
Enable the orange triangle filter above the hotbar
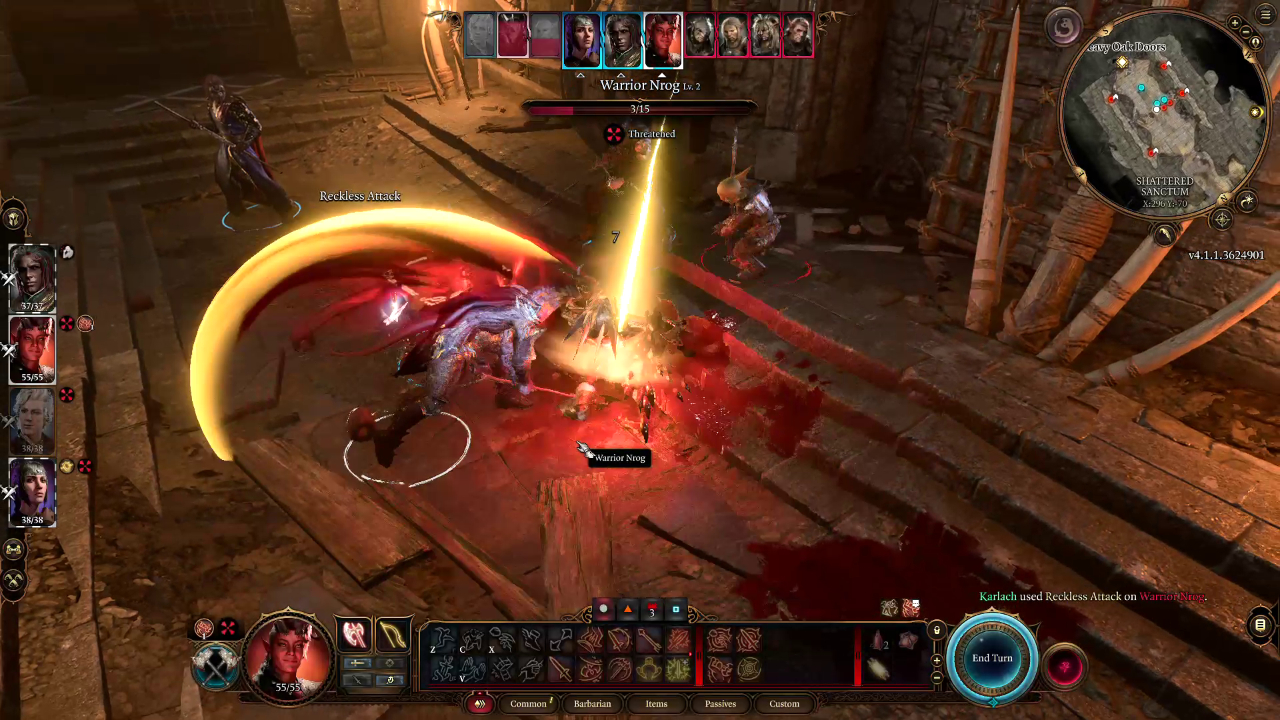click(627, 608)
